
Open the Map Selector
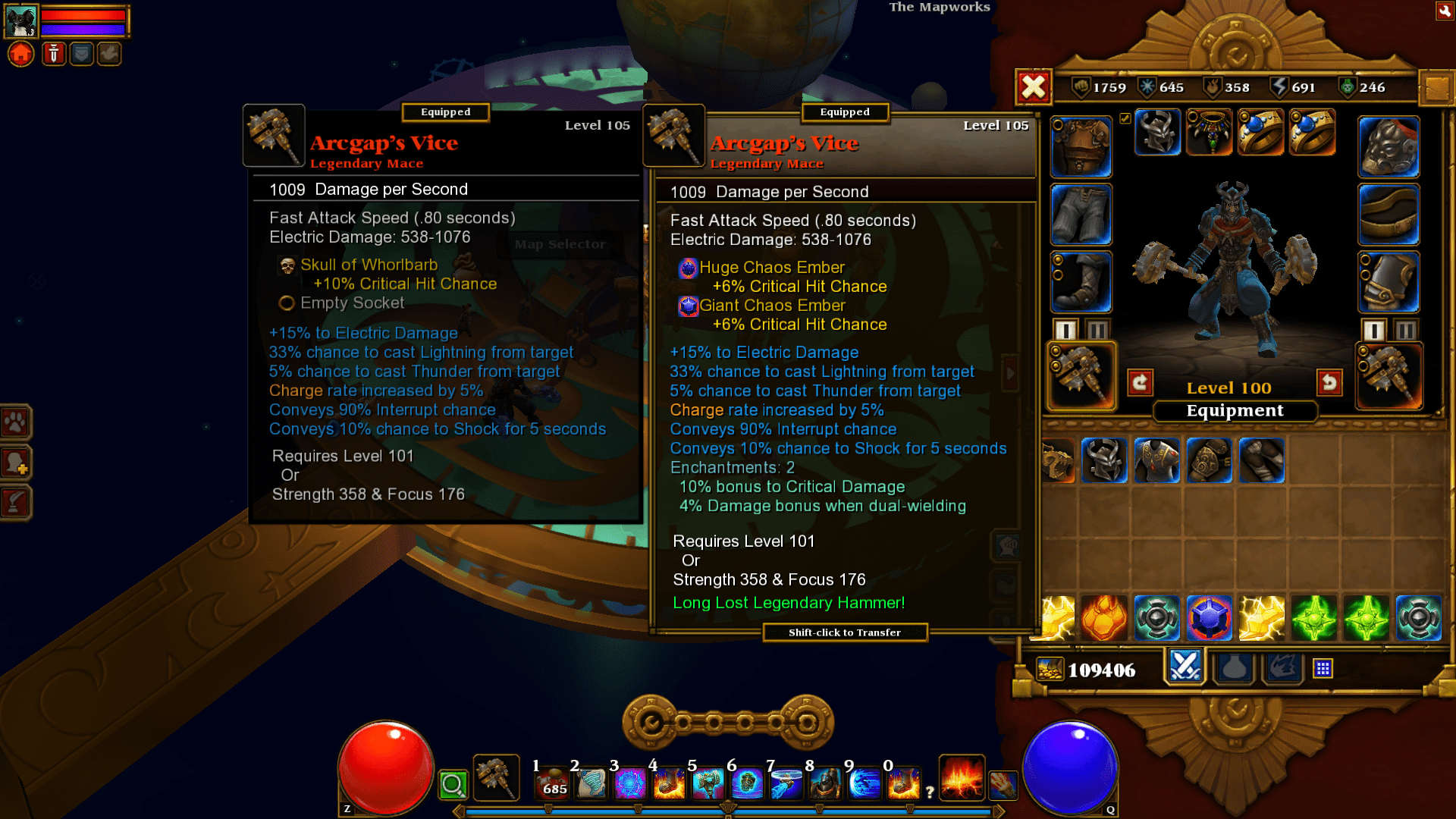point(560,244)
